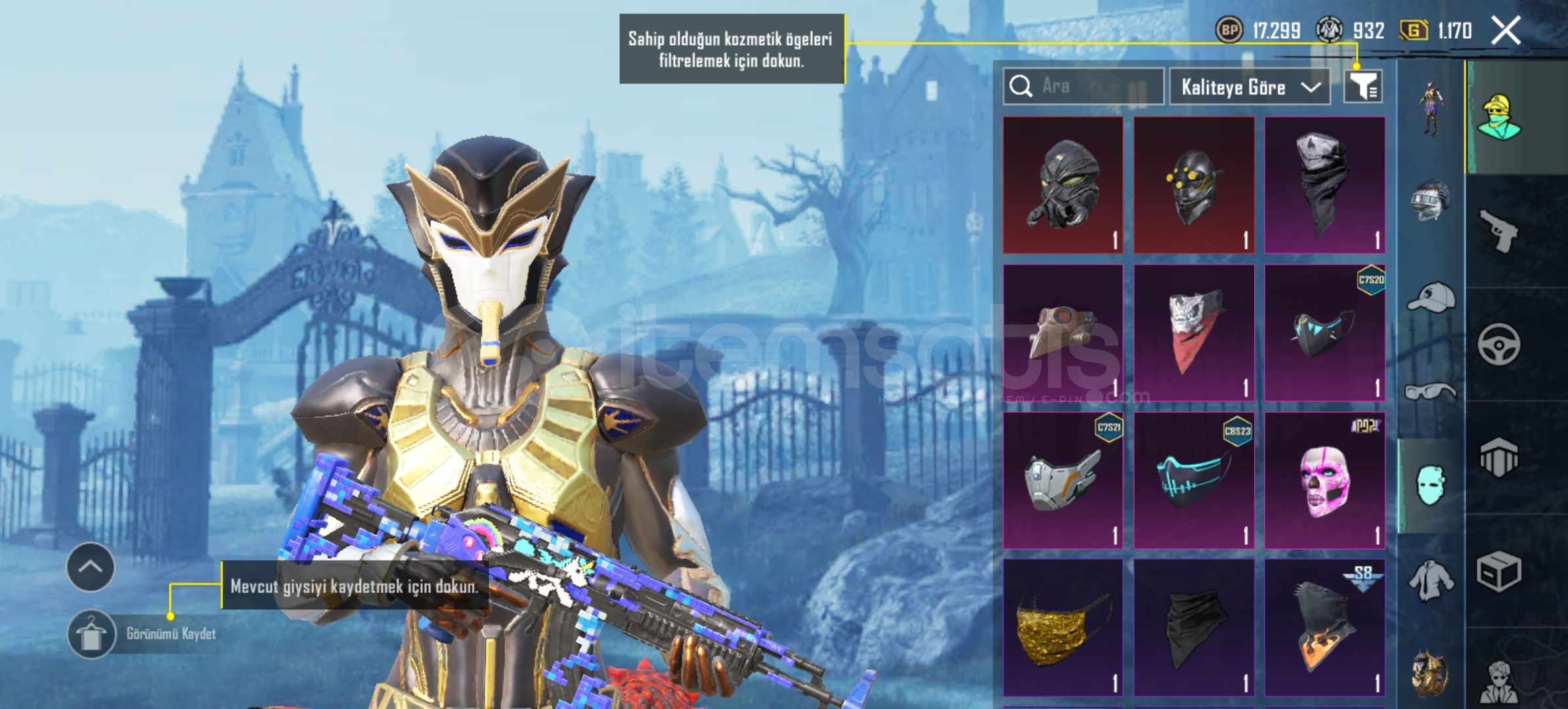1568x709 pixels.
Task: Switch to the pistol weapons tab
Action: 1499,230
